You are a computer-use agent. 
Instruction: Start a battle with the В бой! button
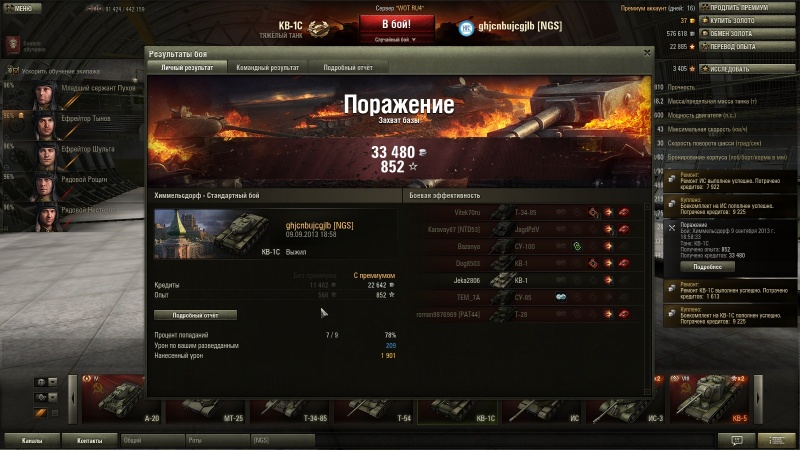(x=398, y=24)
